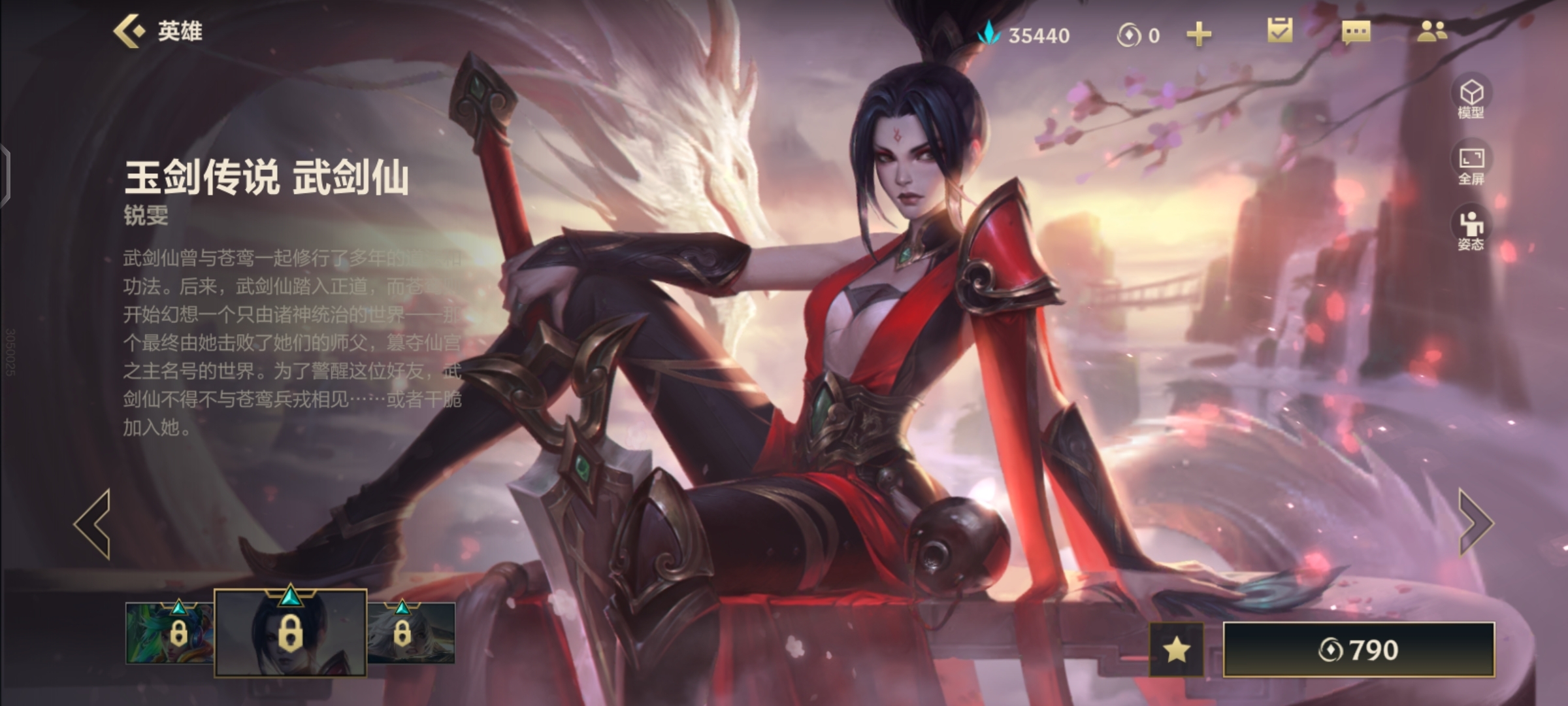Open the missions checklist icon
The width and height of the screenshot is (1568, 706).
tap(1279, 31)
